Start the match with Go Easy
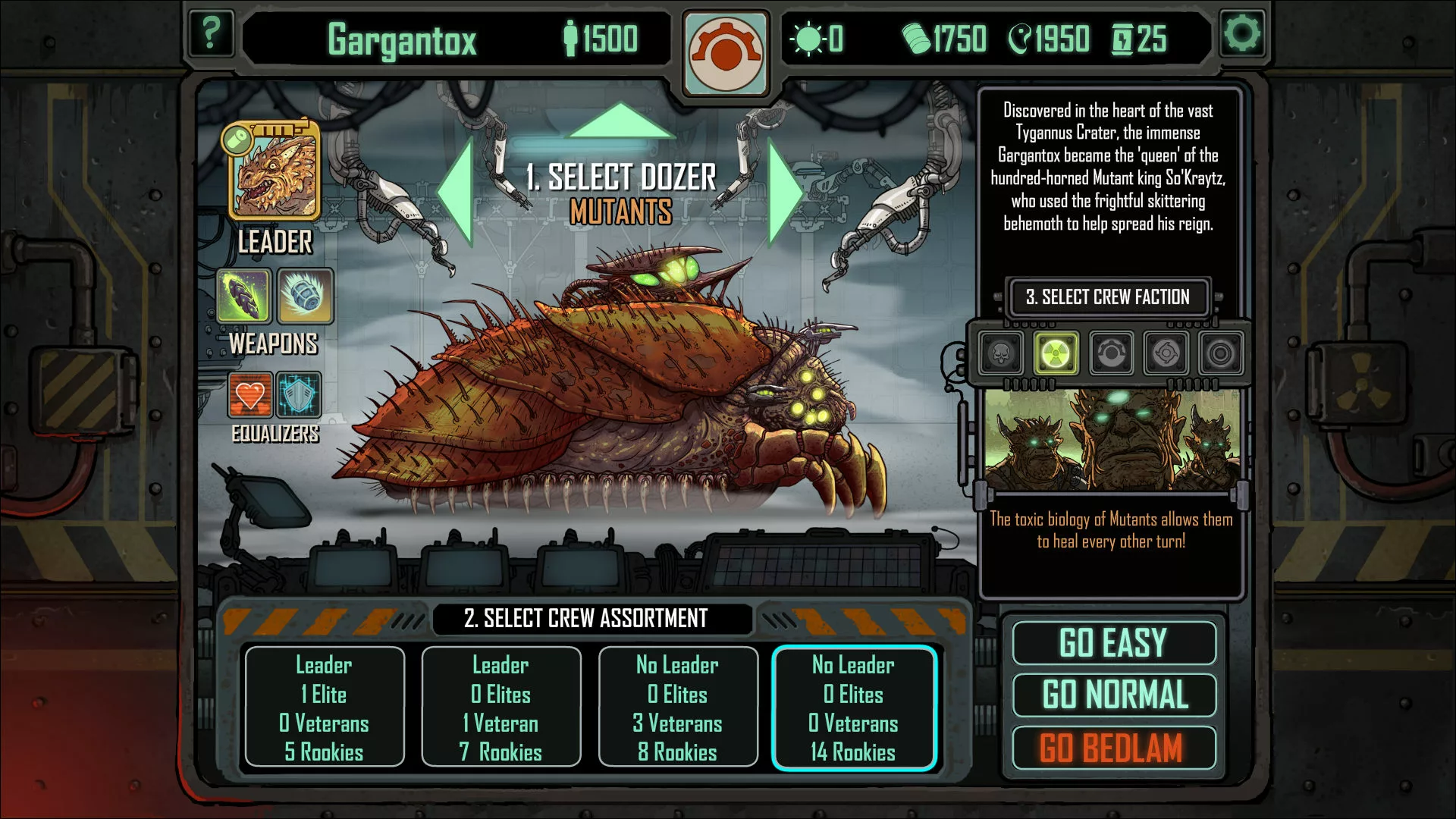Screen dimensions: 1456x819 tap(1113, 643)
